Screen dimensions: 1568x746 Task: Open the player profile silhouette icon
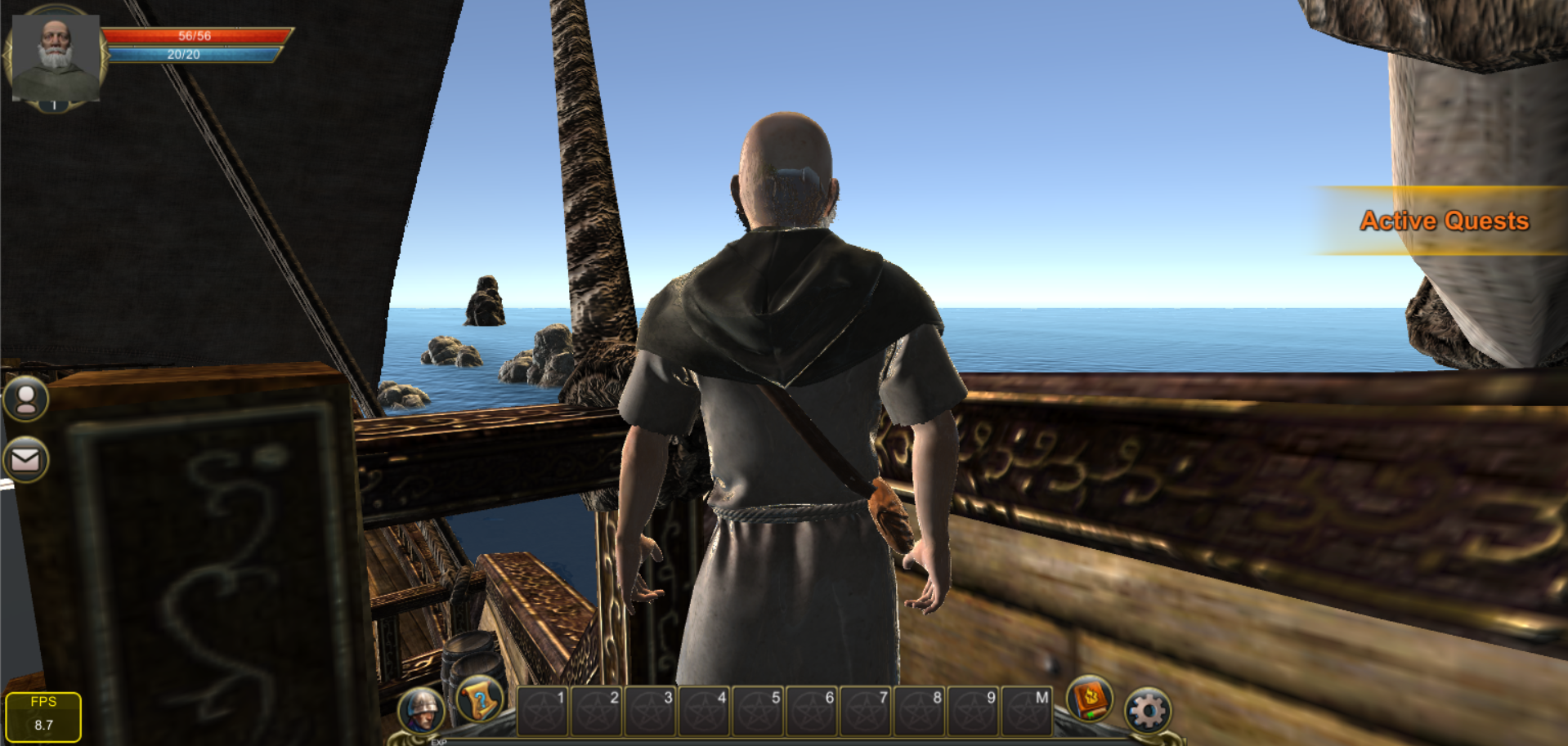click(x=26, y=399)
